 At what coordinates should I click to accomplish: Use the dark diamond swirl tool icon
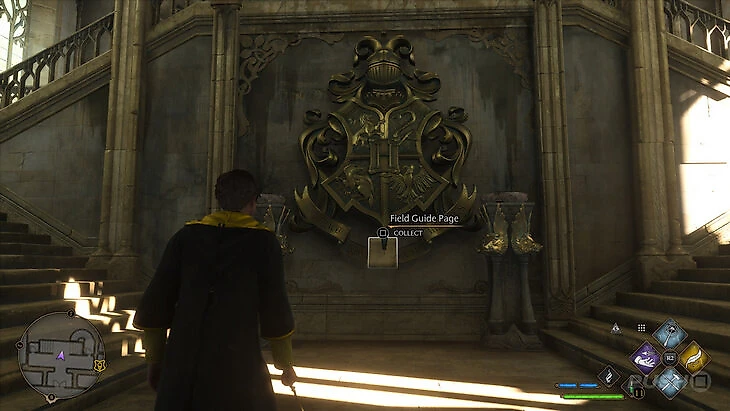608,375
